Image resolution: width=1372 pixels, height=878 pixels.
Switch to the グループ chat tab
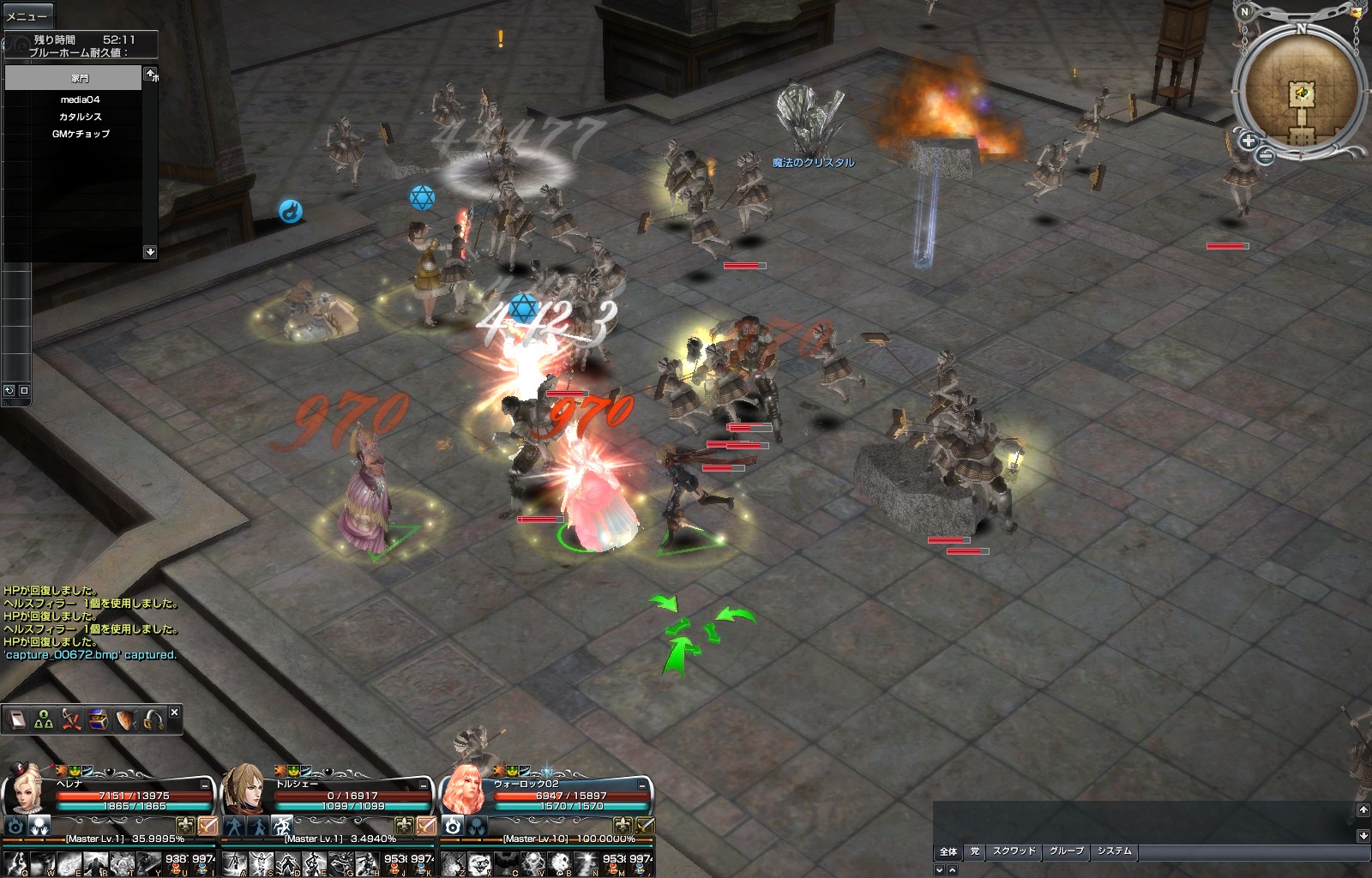[1067, 851]
